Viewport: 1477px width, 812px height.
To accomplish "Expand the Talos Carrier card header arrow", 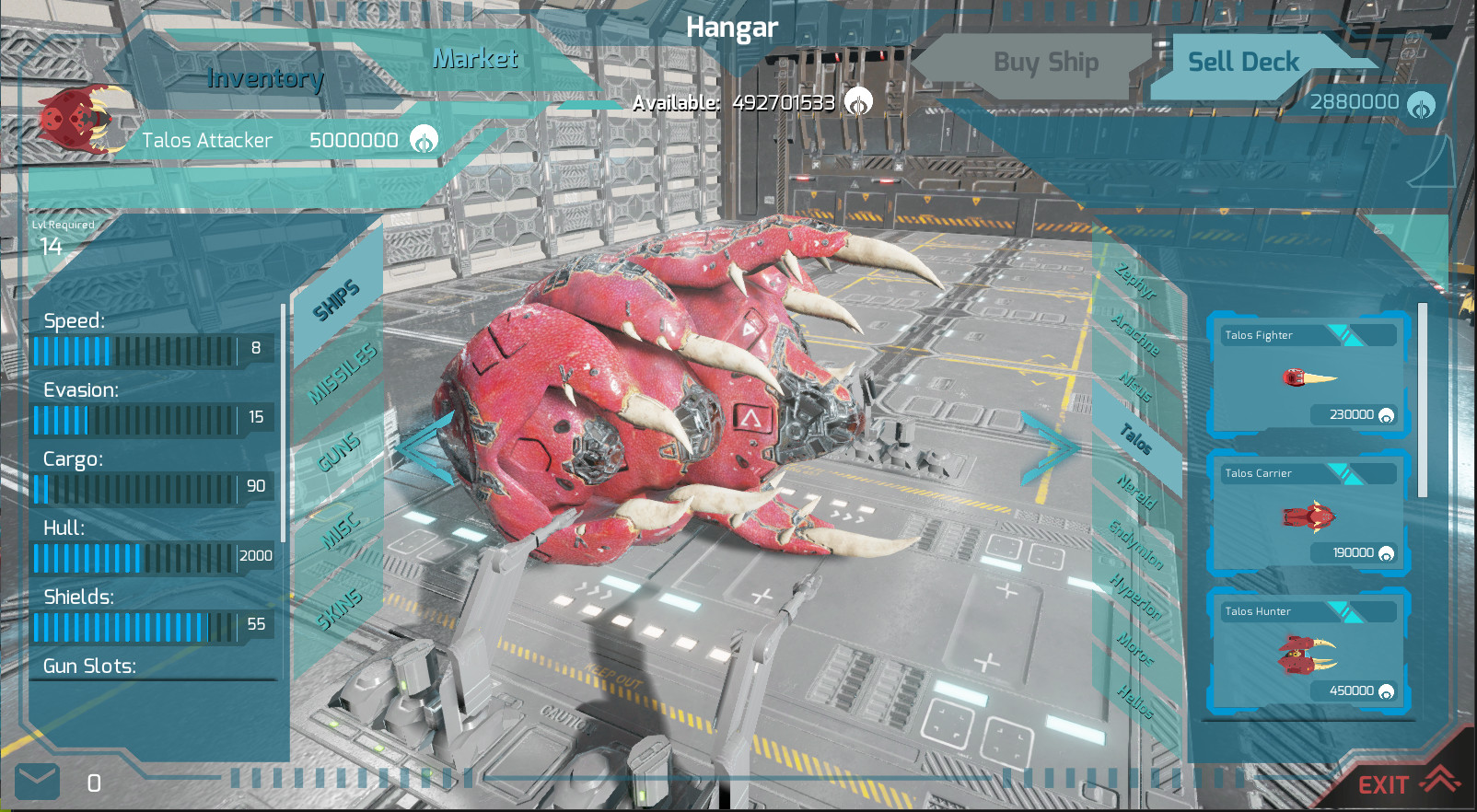I will coord(1343,472).
